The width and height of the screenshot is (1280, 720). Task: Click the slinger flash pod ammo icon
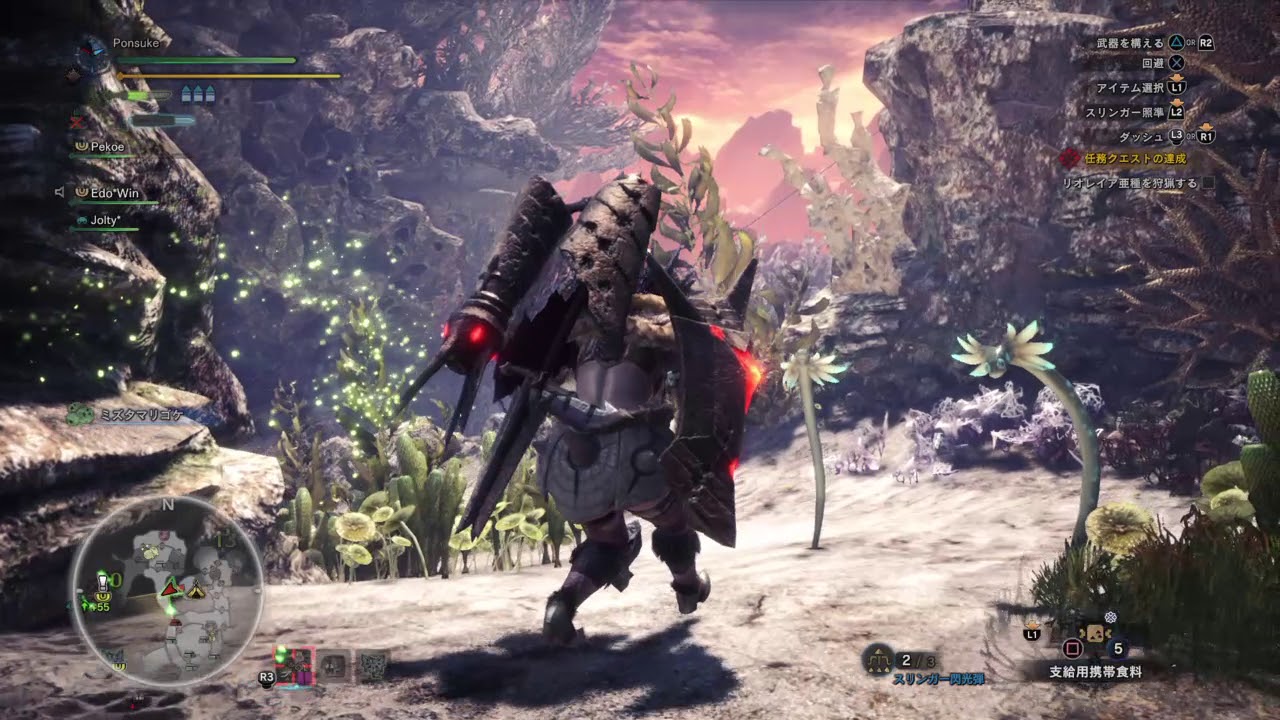click(x=879, y=659)
